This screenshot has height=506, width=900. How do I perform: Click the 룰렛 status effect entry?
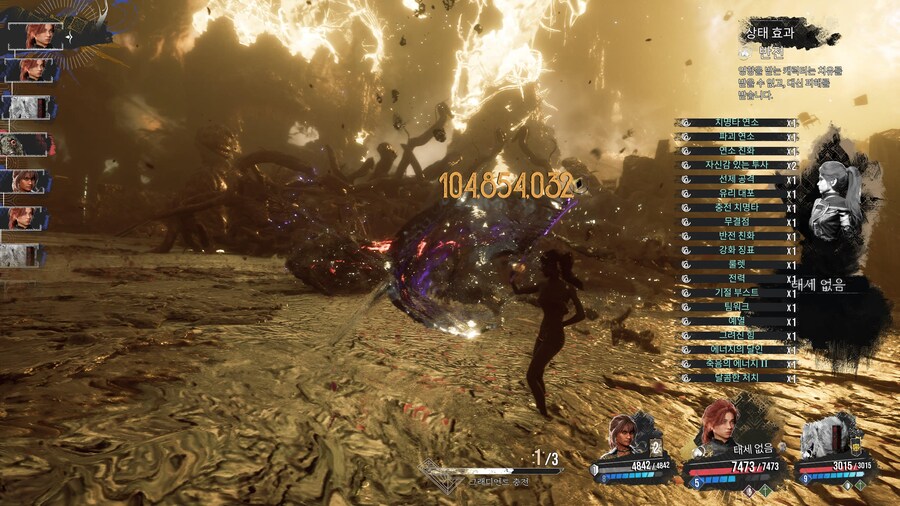tap(737, 264)
